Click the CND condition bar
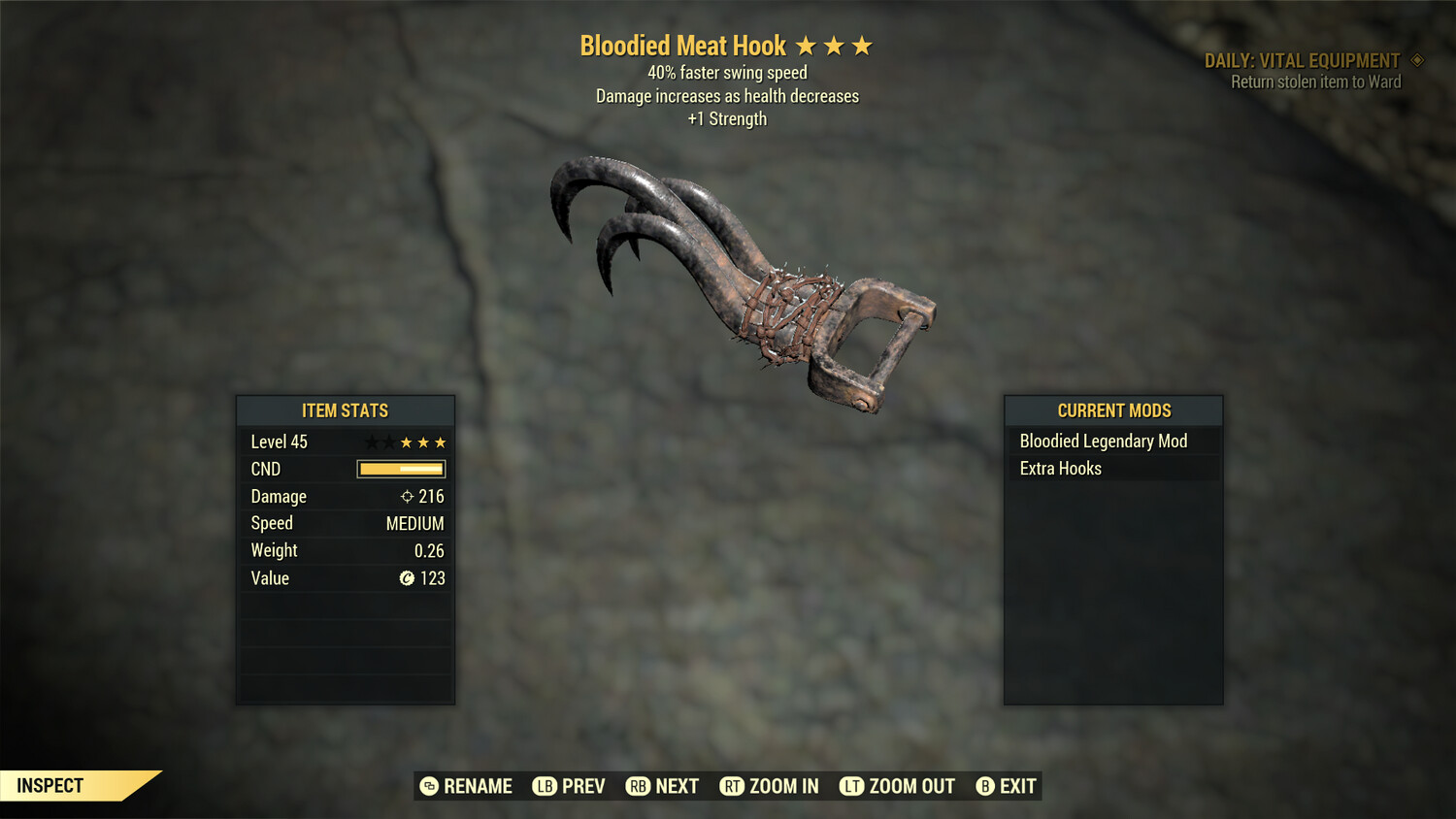The image size is (1456, 819). (x=399, y=469)
